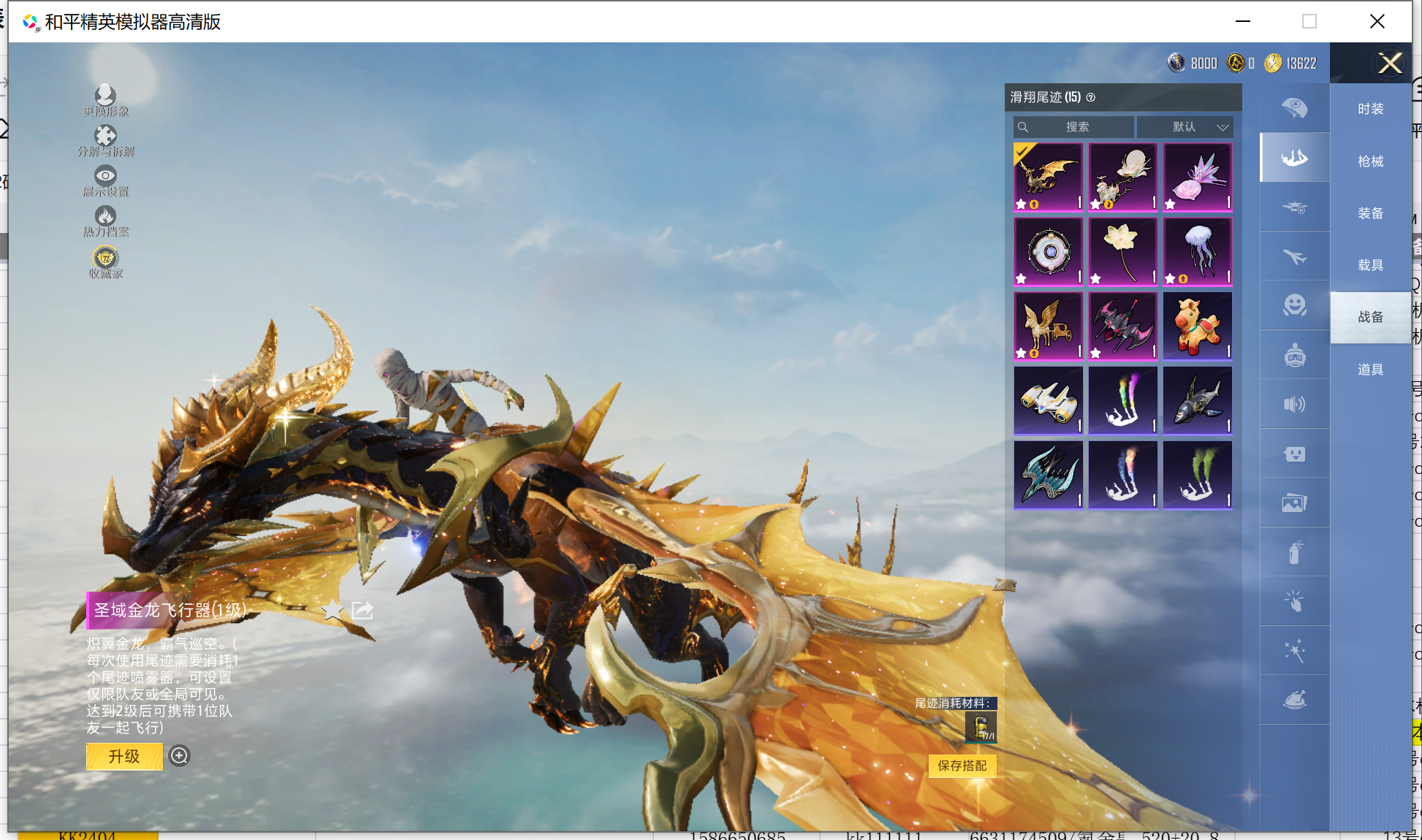The width and height of the screenshot is (1422, 840).
Task: Click the 升级 upgrade button
Action: point(124,757)
